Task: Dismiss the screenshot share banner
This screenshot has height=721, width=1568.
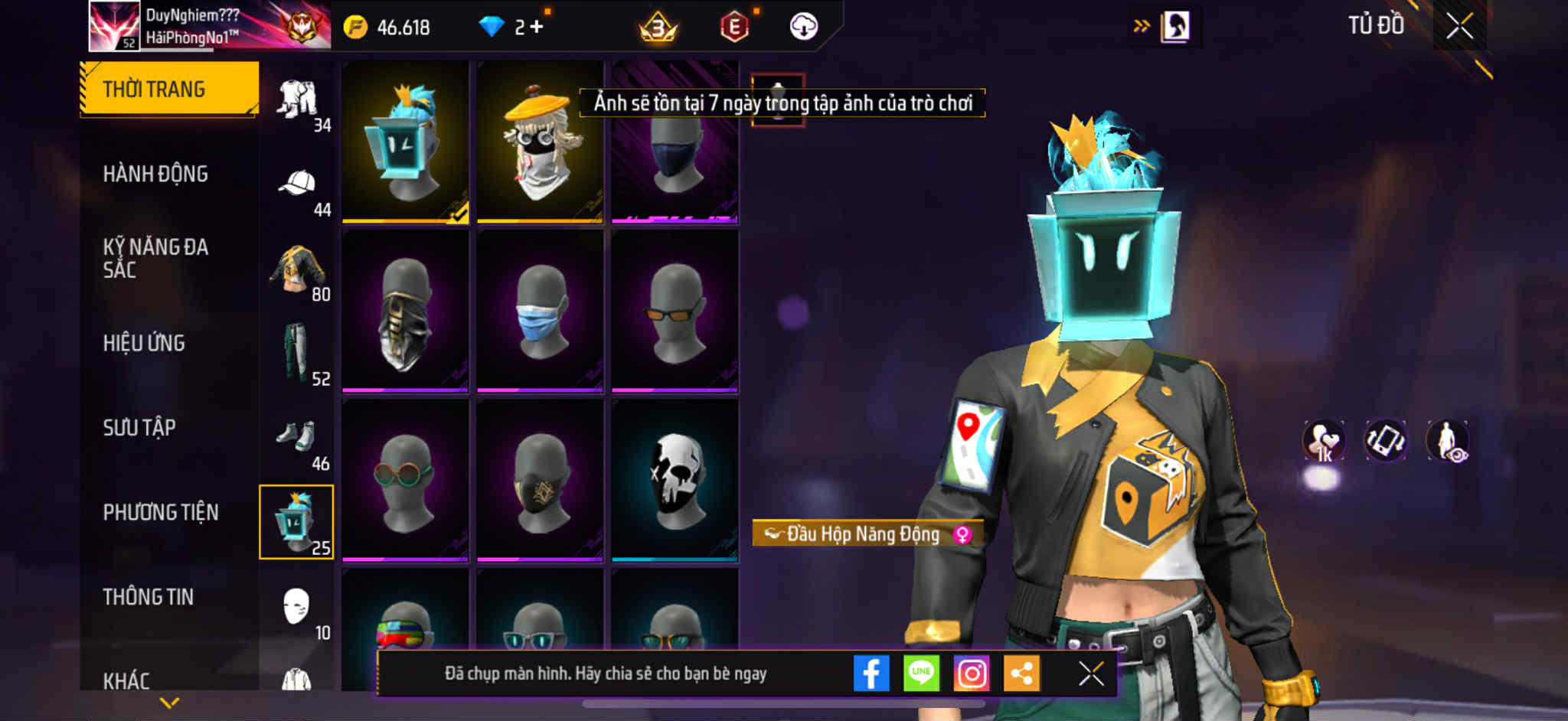Action: click(x=1091, y=674)
